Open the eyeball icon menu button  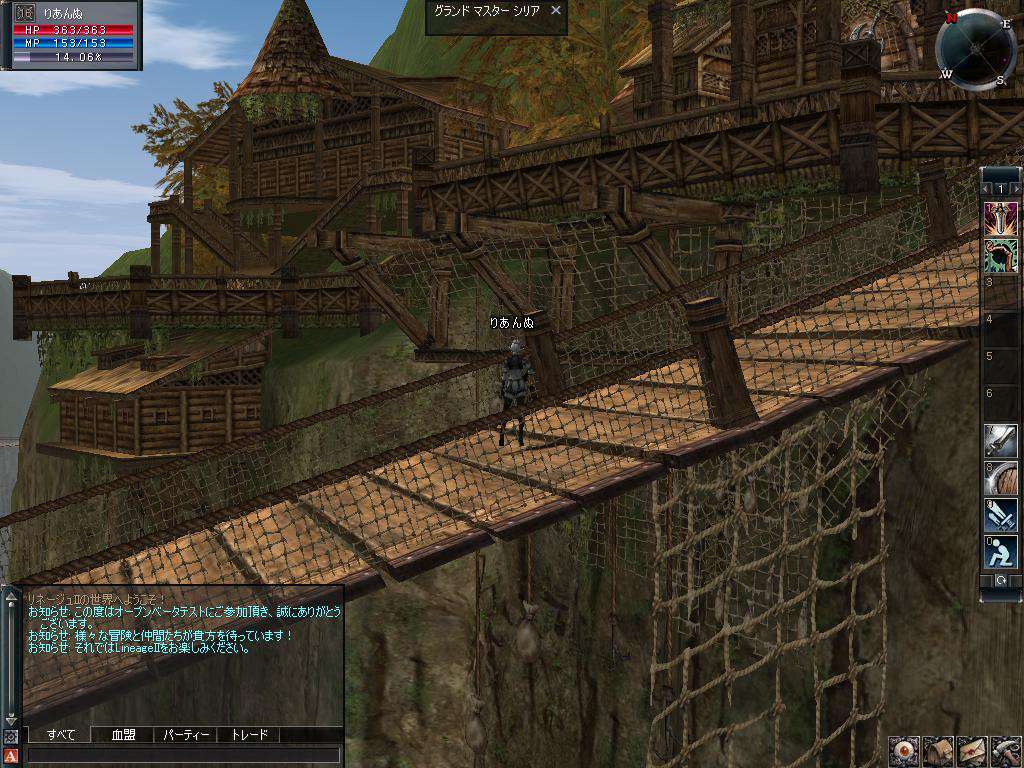tap(904, 751)
